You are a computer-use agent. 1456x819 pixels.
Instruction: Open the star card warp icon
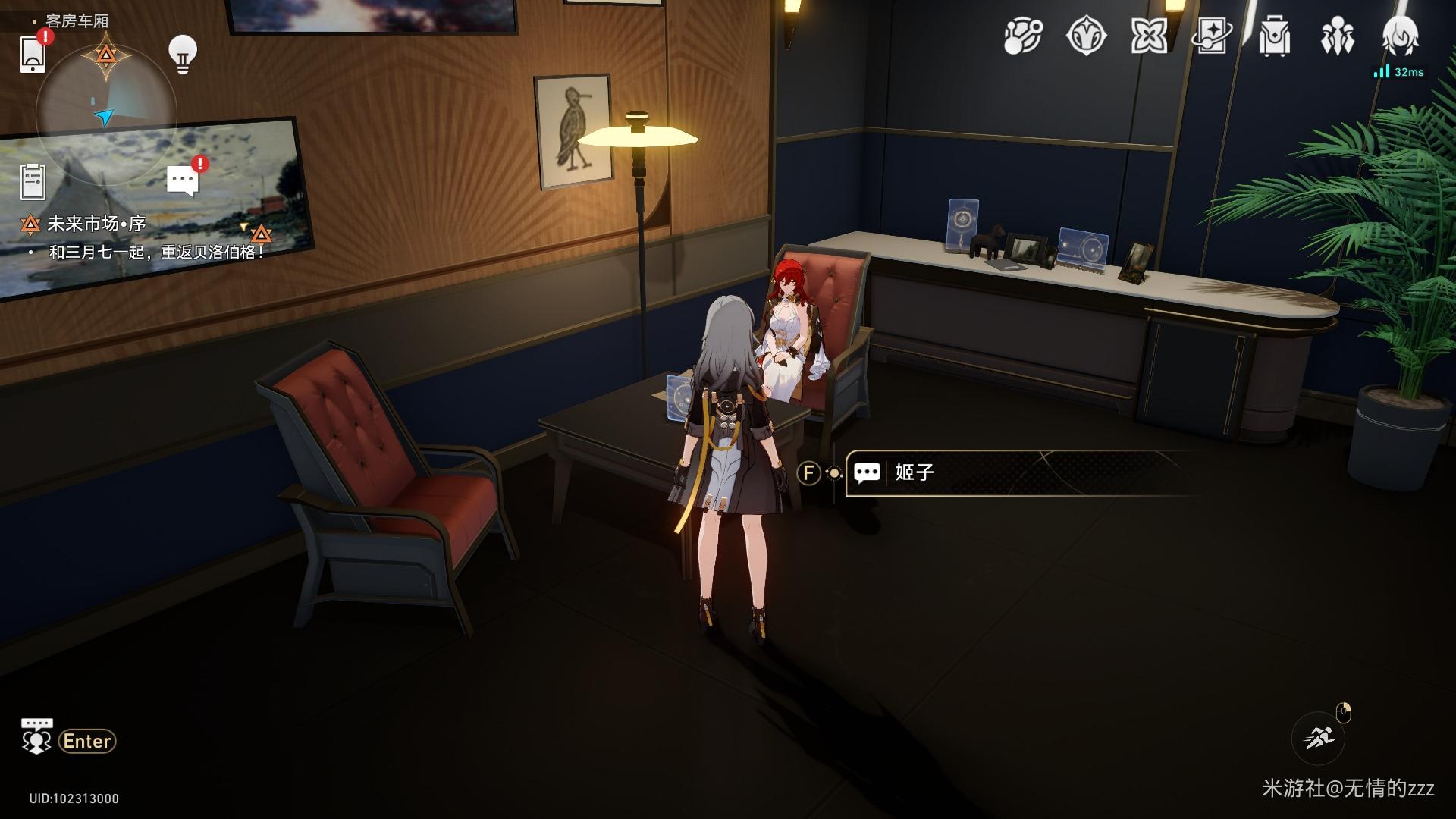pos(1212,36)
